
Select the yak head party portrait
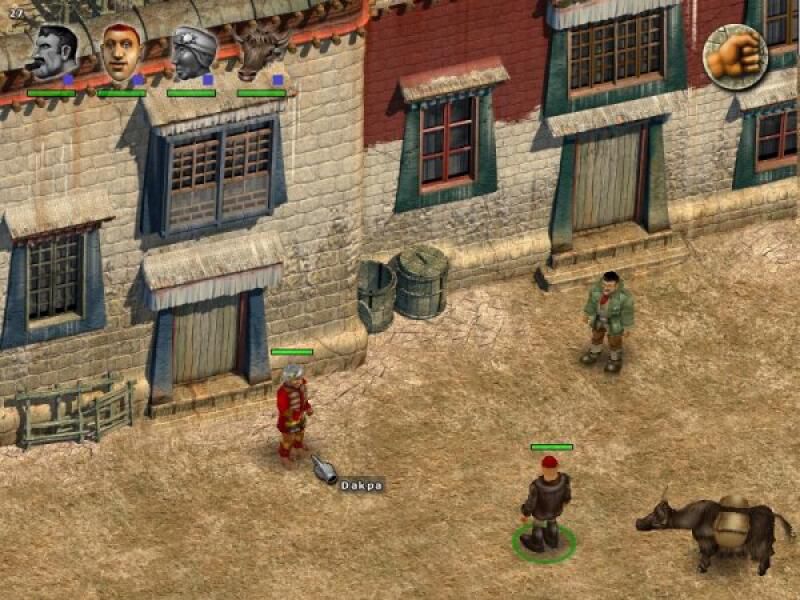262,53
